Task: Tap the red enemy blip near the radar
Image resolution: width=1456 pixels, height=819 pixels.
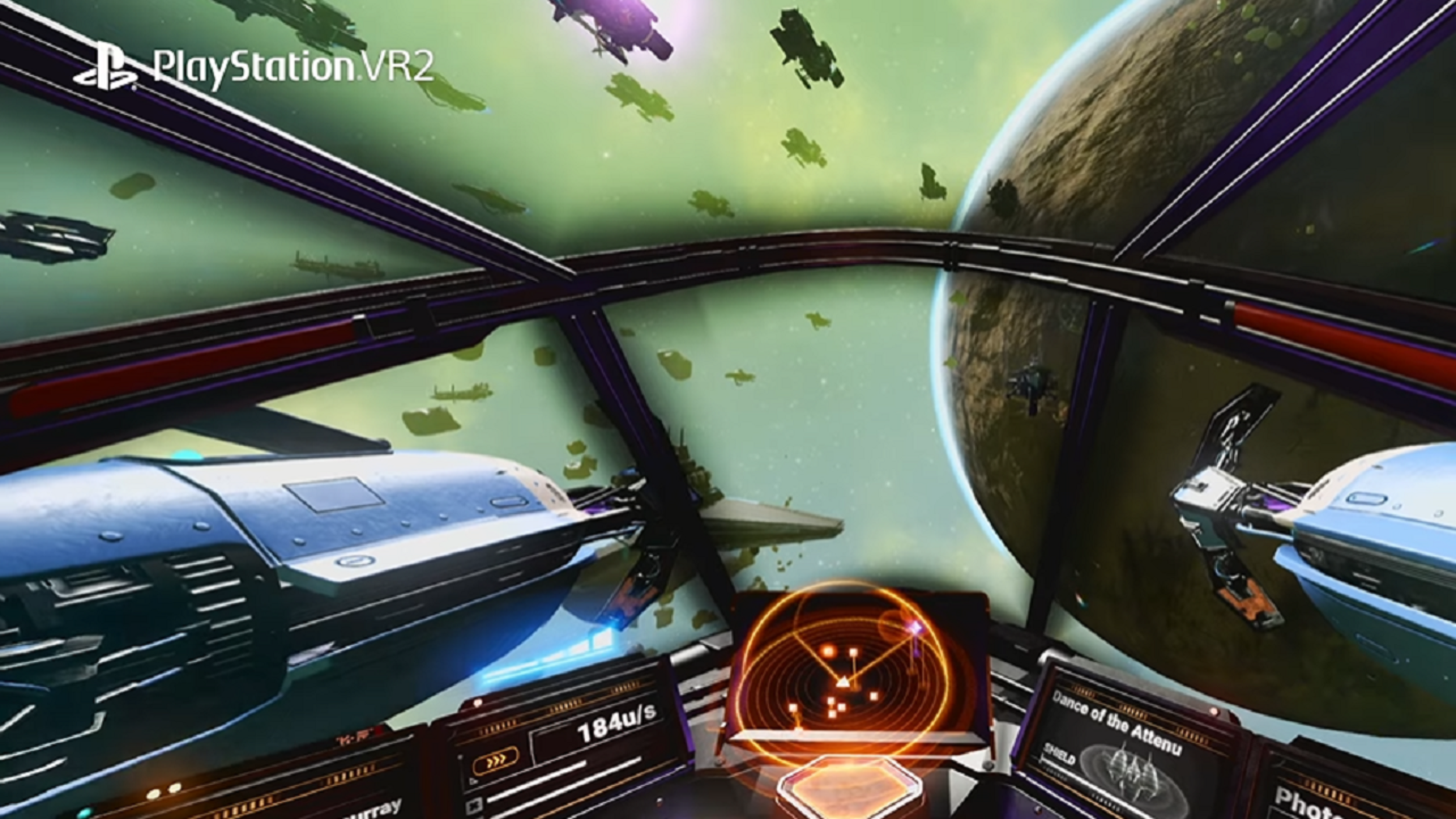Action: [829, 650]
